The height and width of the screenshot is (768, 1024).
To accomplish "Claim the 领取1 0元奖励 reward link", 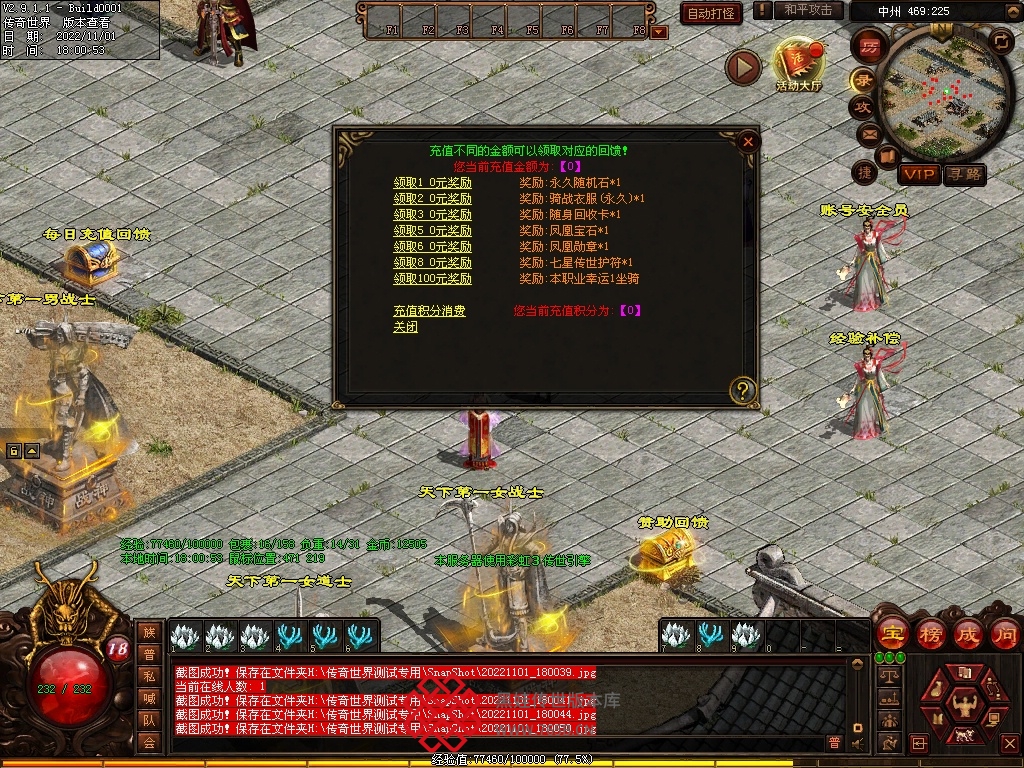I will pos(432,184).
